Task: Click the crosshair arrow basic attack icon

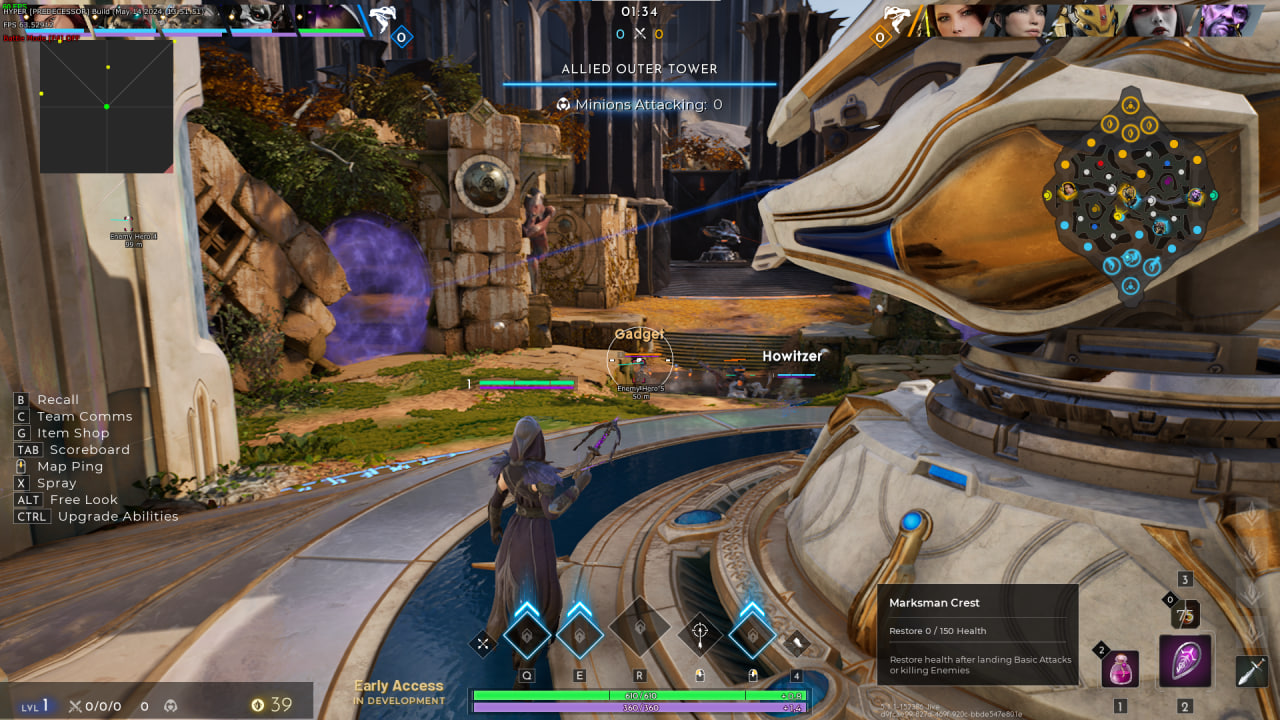Action: tap(700, 634)
